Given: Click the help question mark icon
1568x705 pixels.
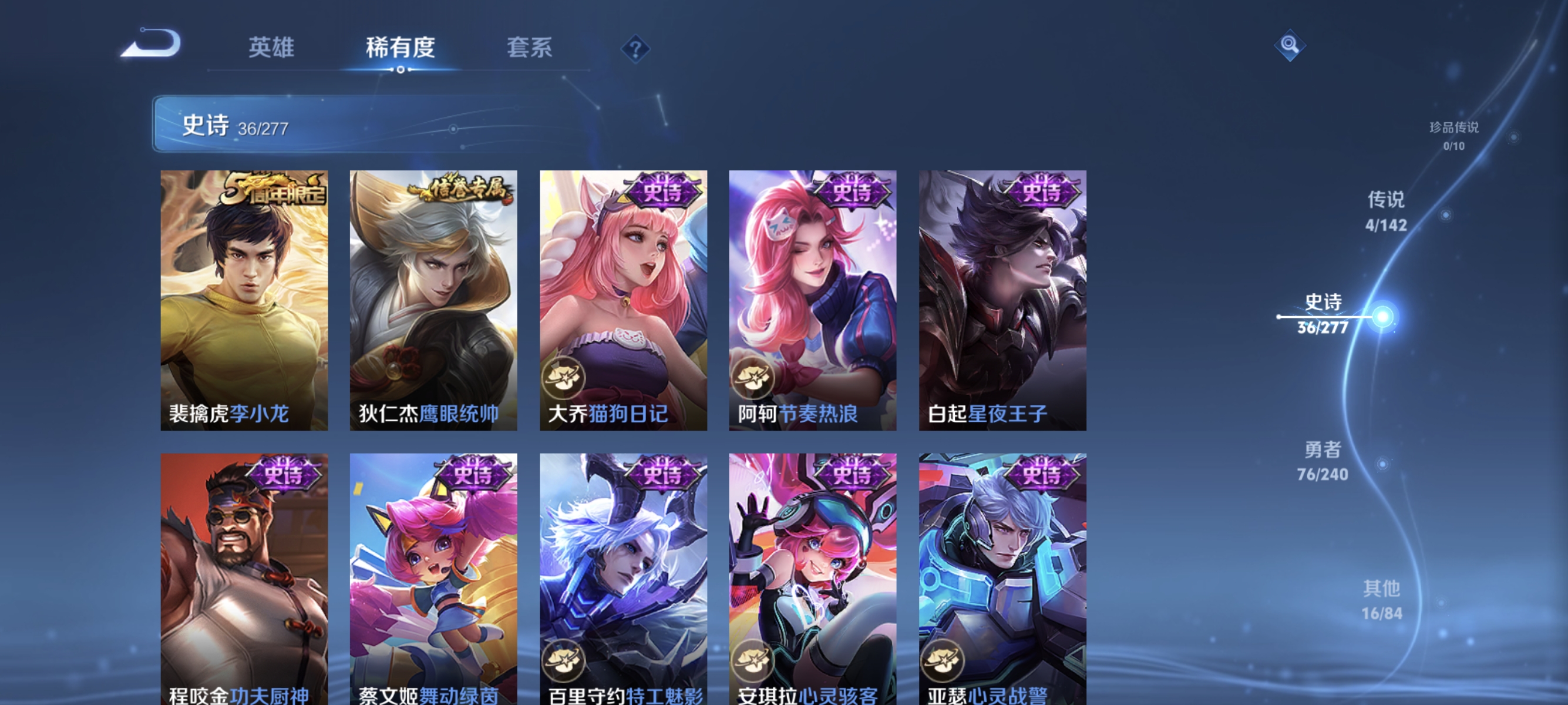Looking at the screenshot, I should pyautogui.click(x=634, y=49).
